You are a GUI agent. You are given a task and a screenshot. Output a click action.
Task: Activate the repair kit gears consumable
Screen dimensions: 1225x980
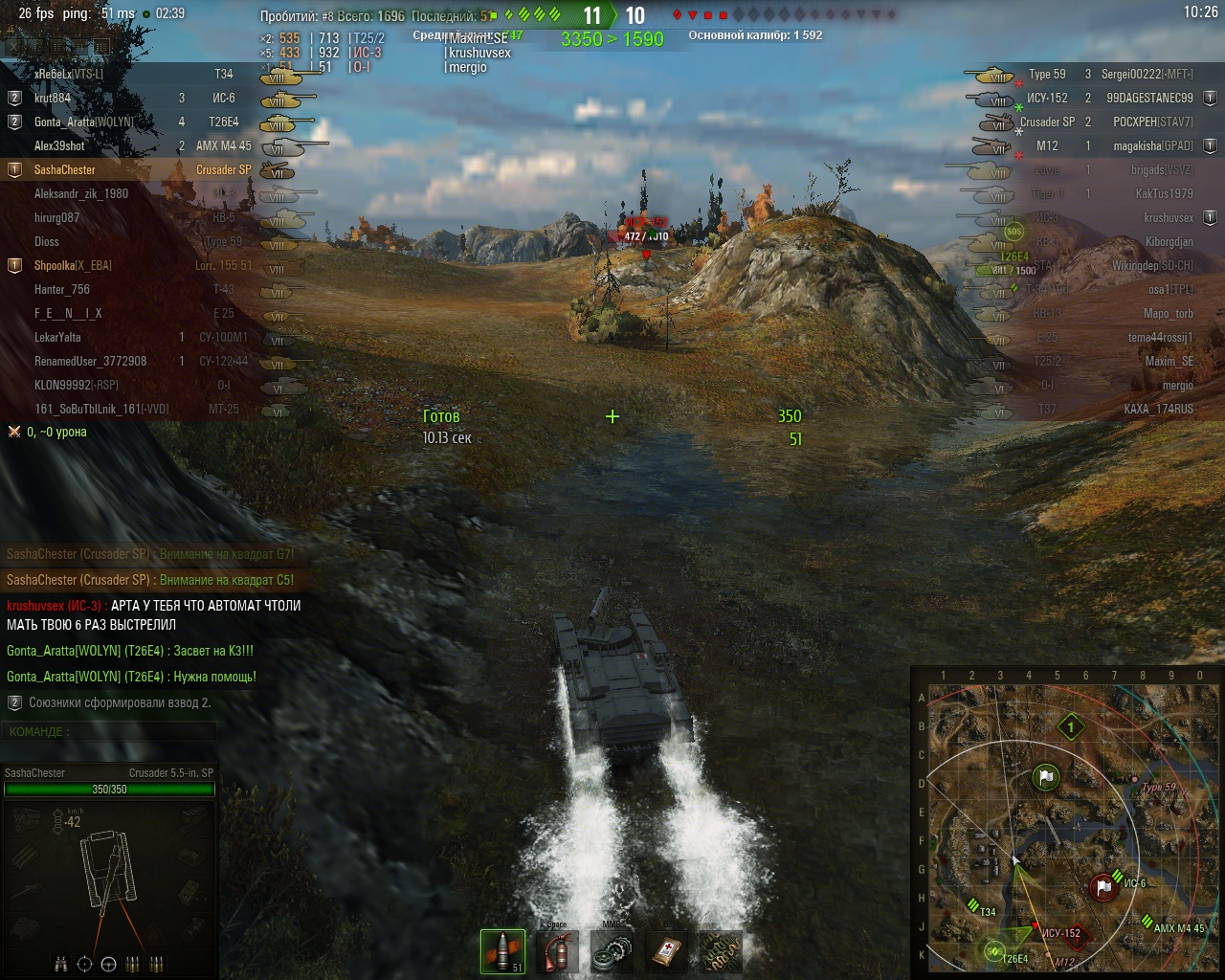pyautogui.click(x=612, y=950)
